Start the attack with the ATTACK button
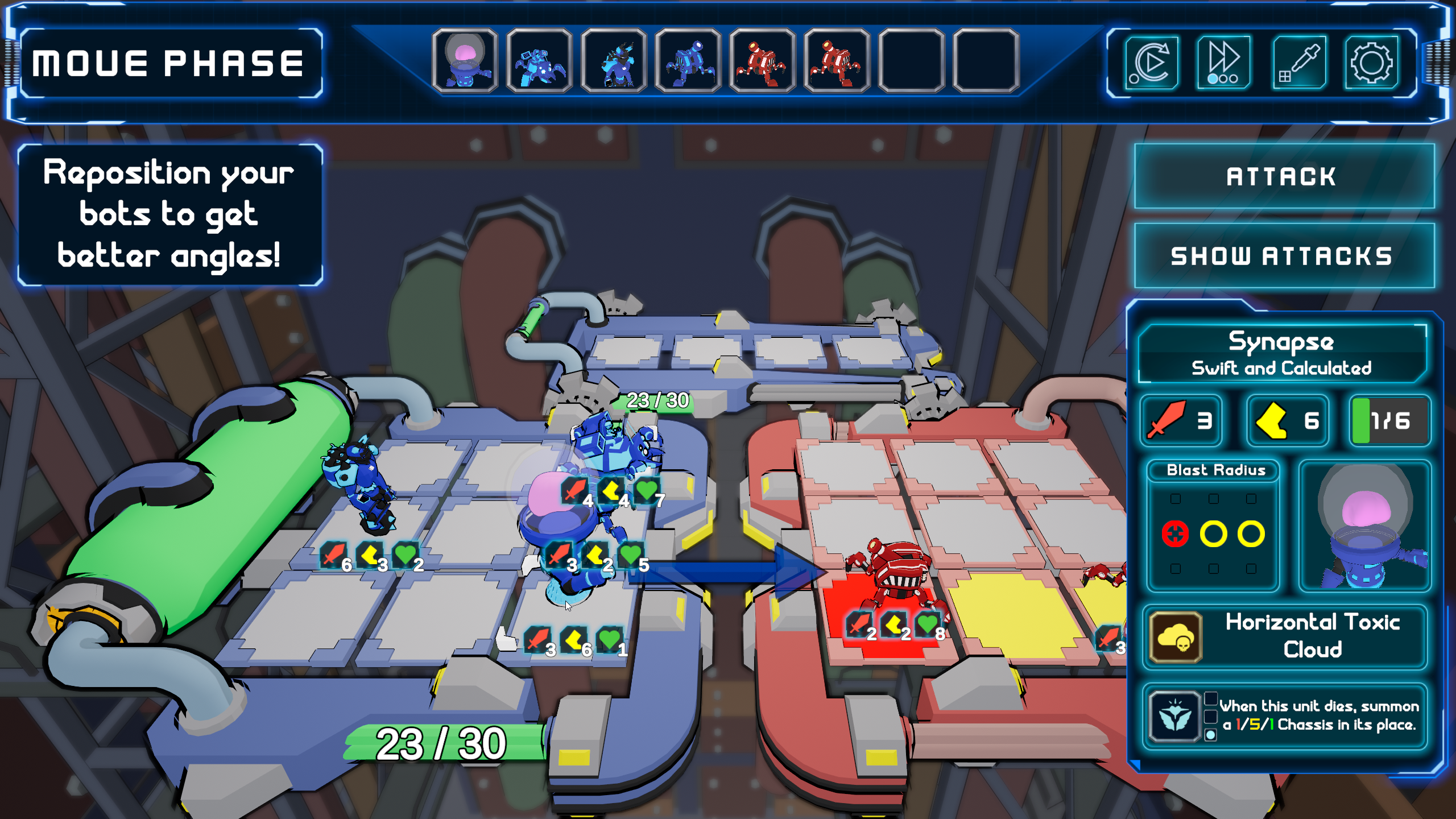Screen dimensions: 1456x819 tap(1284, 176)
